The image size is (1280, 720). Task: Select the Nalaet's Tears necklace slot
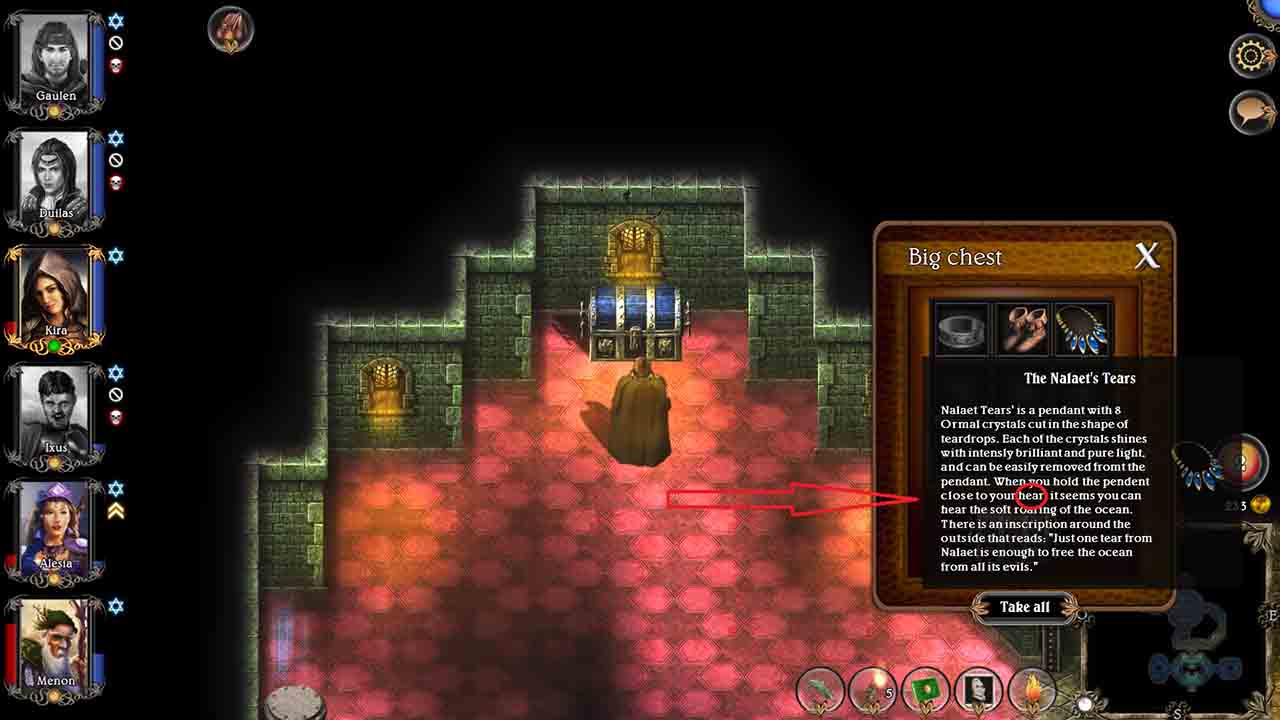click(1082, 329)
